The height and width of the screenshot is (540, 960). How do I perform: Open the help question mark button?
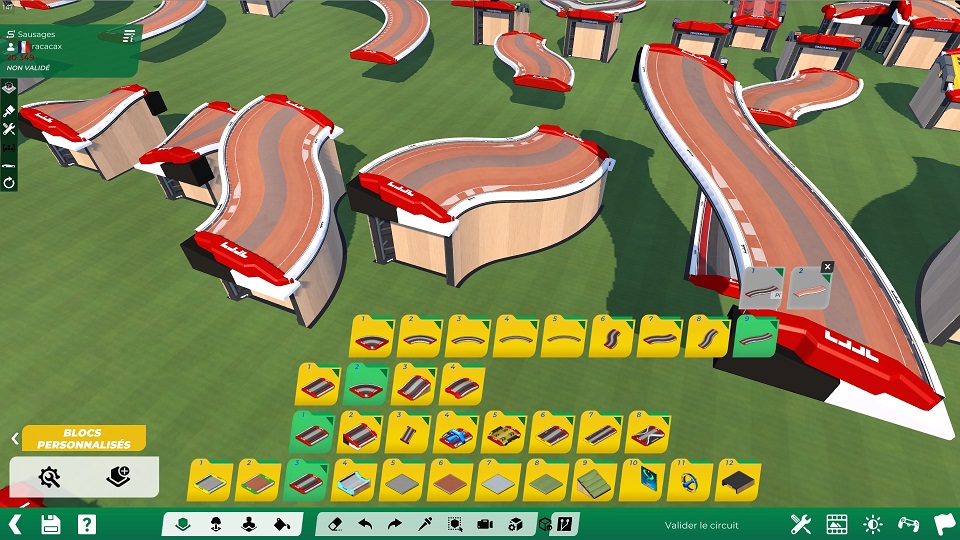[x=87, y=523]
